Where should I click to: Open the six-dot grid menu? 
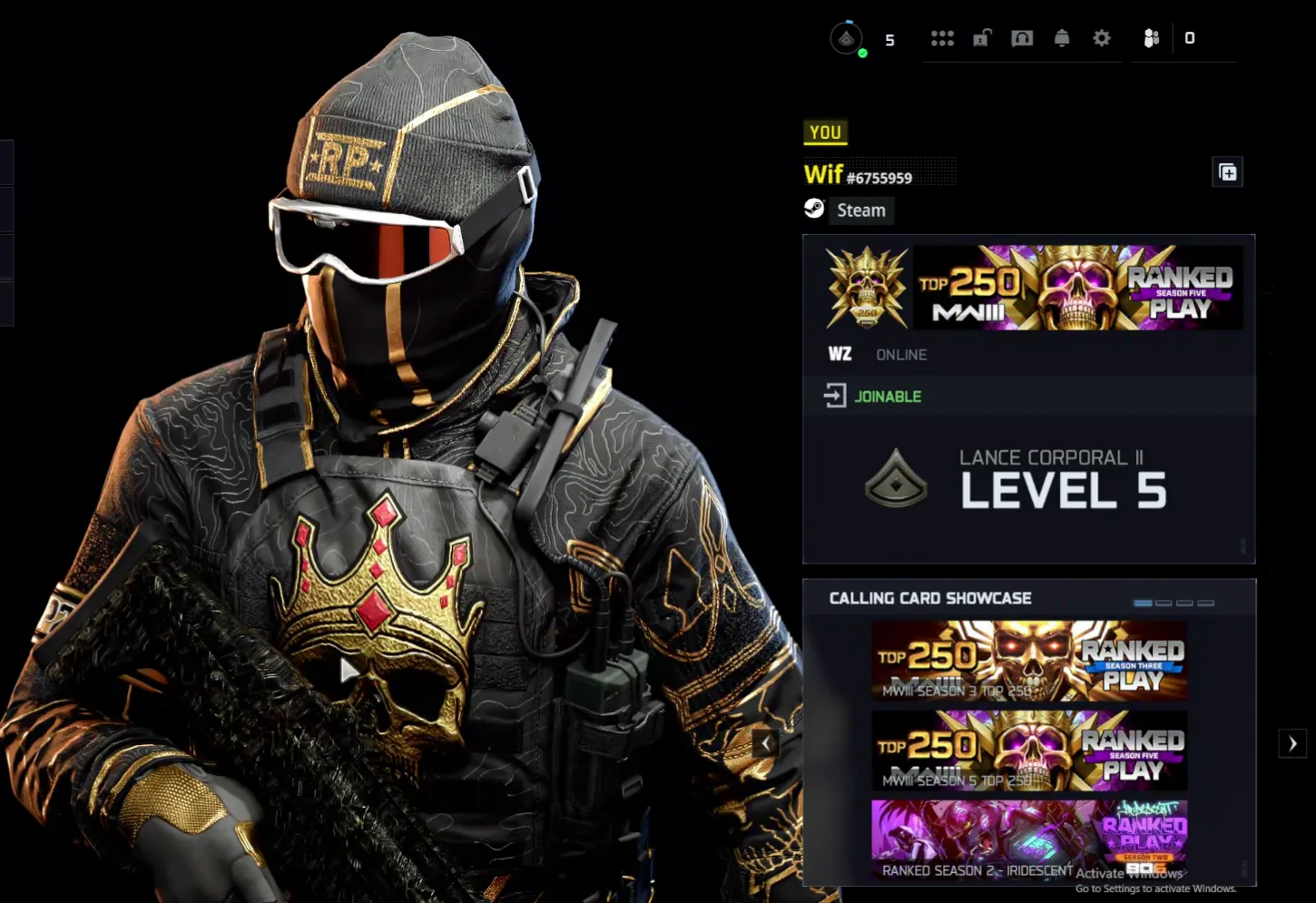tap(942, 38)
